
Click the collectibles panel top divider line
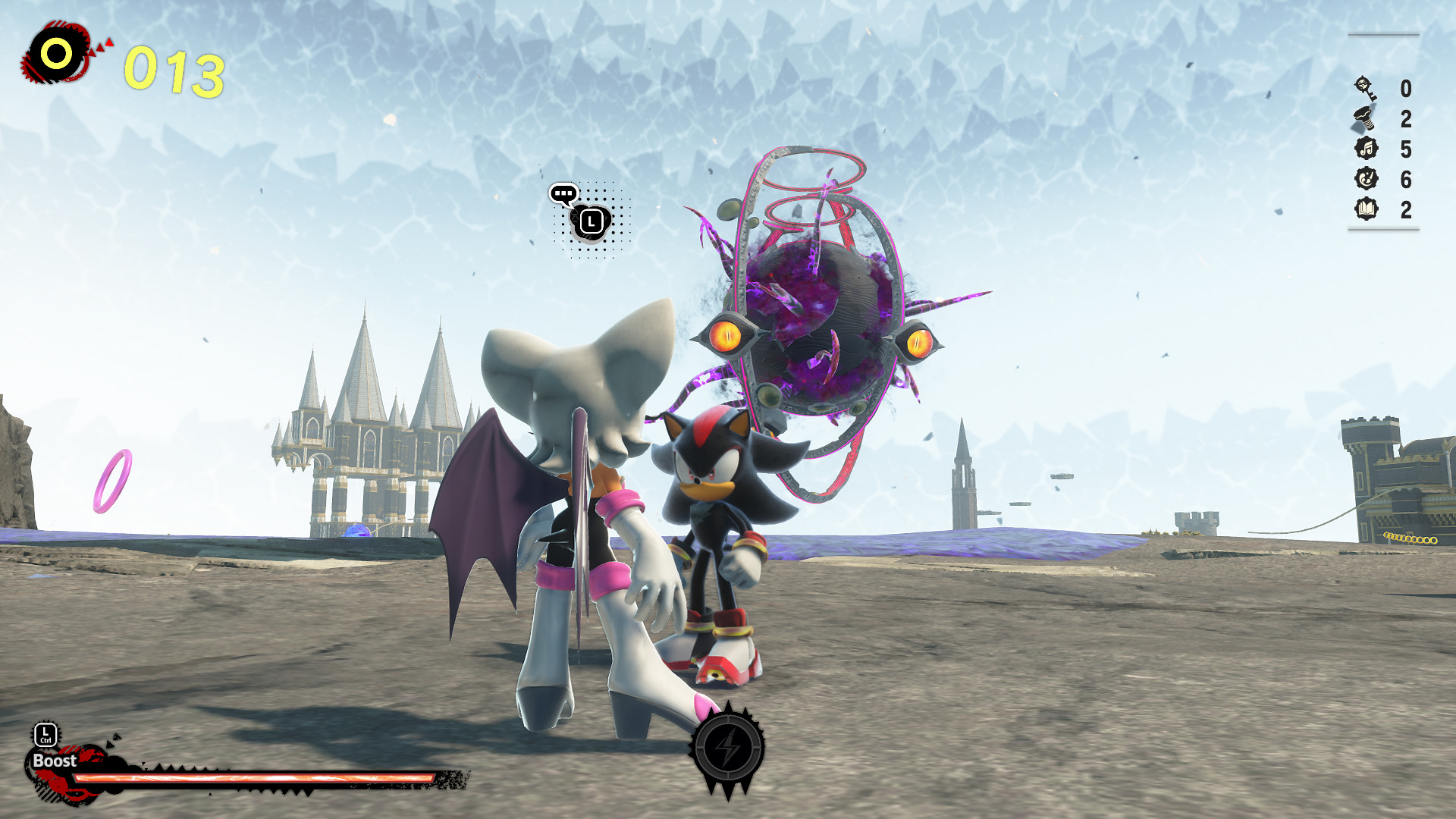click(1384, 33)
